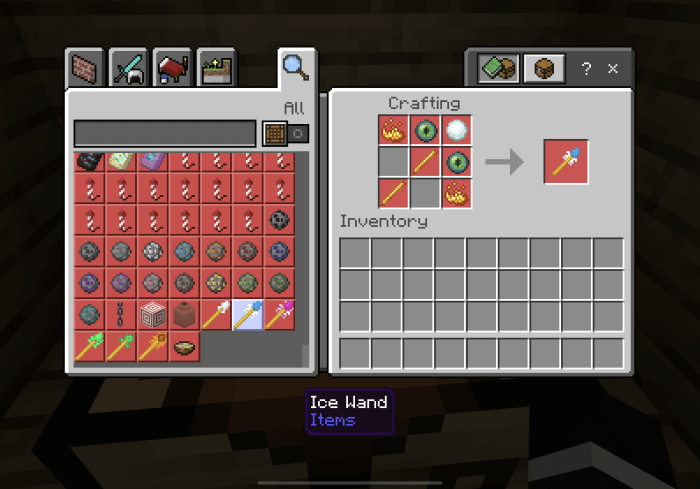700x489 pixels.
Task: Close the crafting screen
Action: pyautogui.click(x=613, y=69)
